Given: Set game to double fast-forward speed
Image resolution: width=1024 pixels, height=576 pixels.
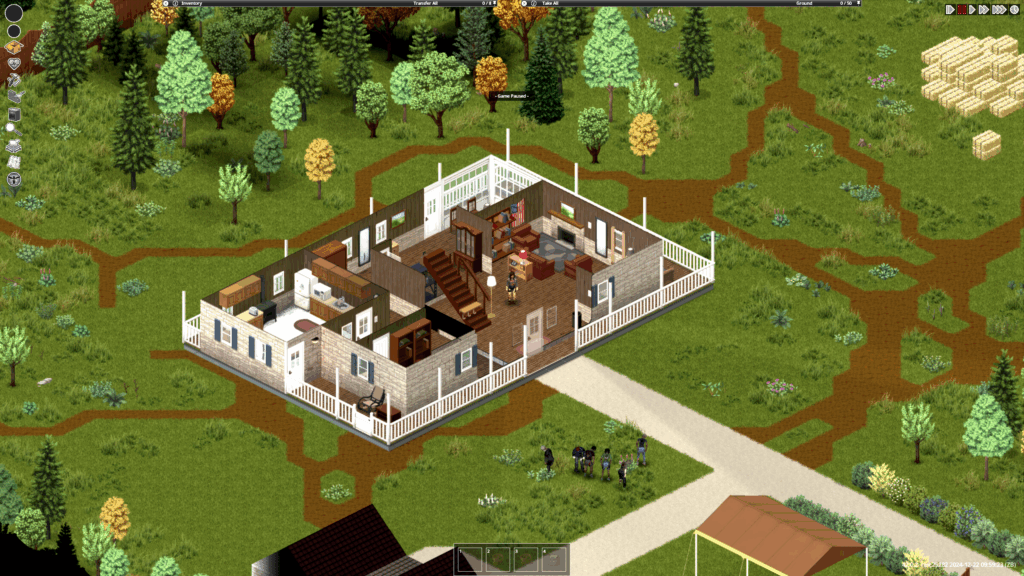Looking at the screenshot, I should click(985, 9).
